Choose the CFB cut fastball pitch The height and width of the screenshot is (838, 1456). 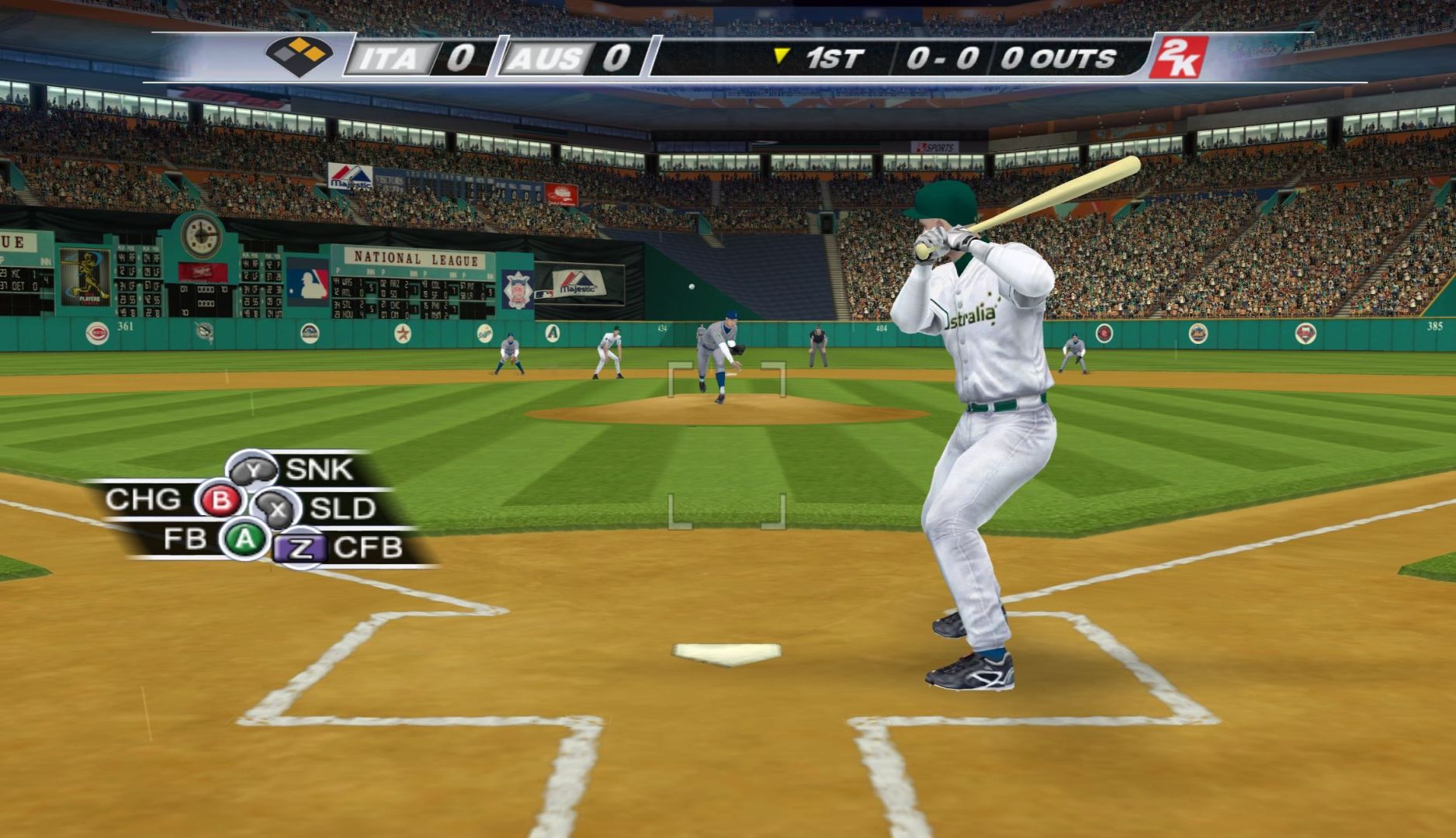[x=301, y=549]
